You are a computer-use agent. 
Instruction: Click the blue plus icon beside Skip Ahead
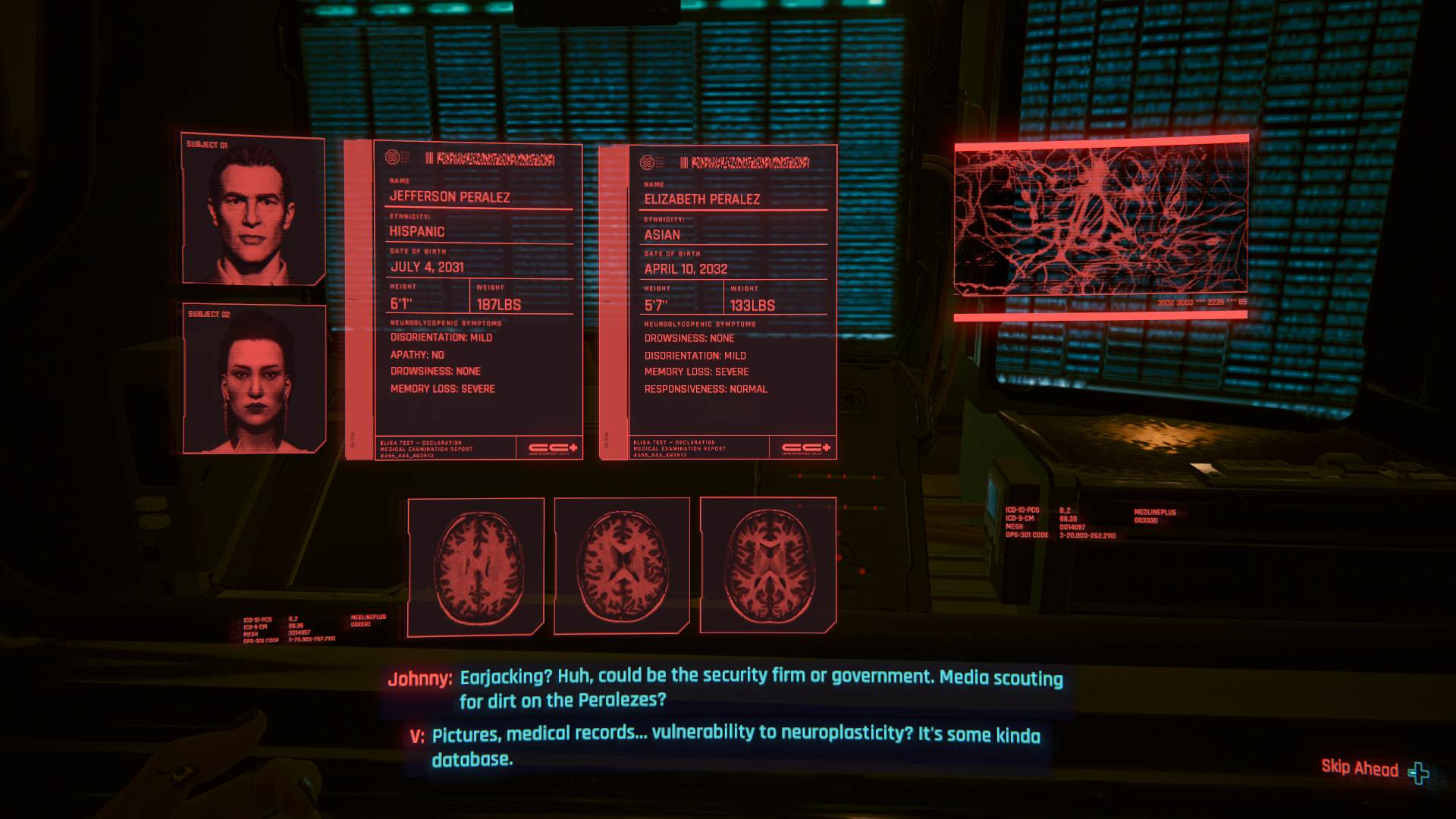(x=1420, y=771)
